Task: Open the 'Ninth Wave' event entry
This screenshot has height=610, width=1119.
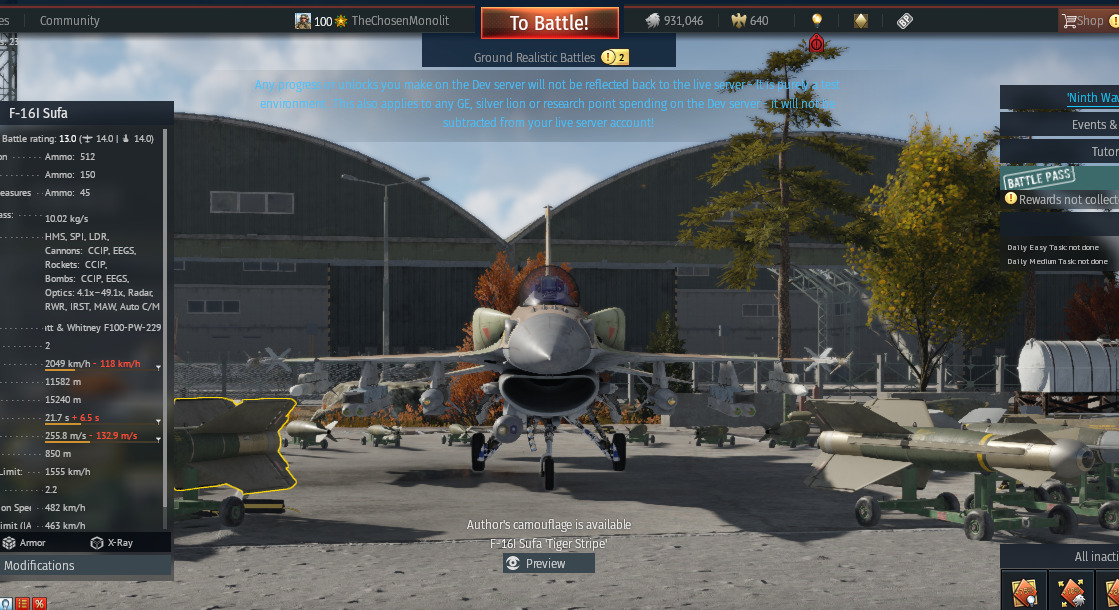Action: [x=1090, y=97]
